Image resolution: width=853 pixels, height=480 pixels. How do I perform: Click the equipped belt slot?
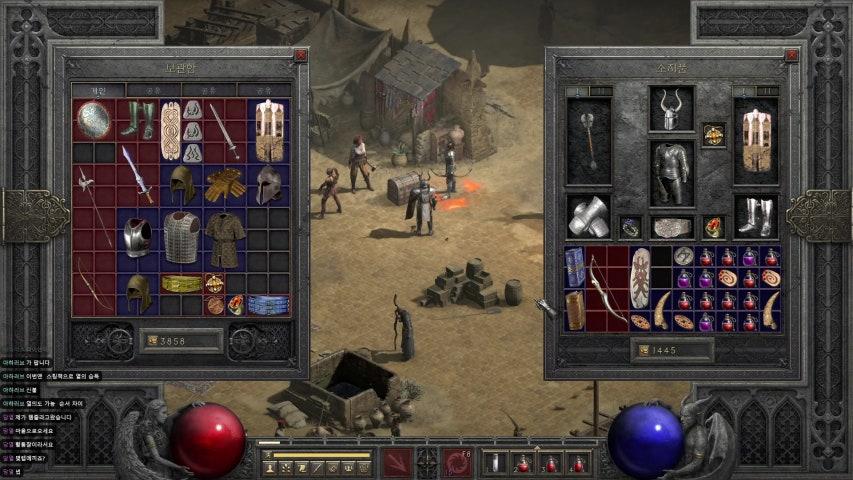point(672,227)
